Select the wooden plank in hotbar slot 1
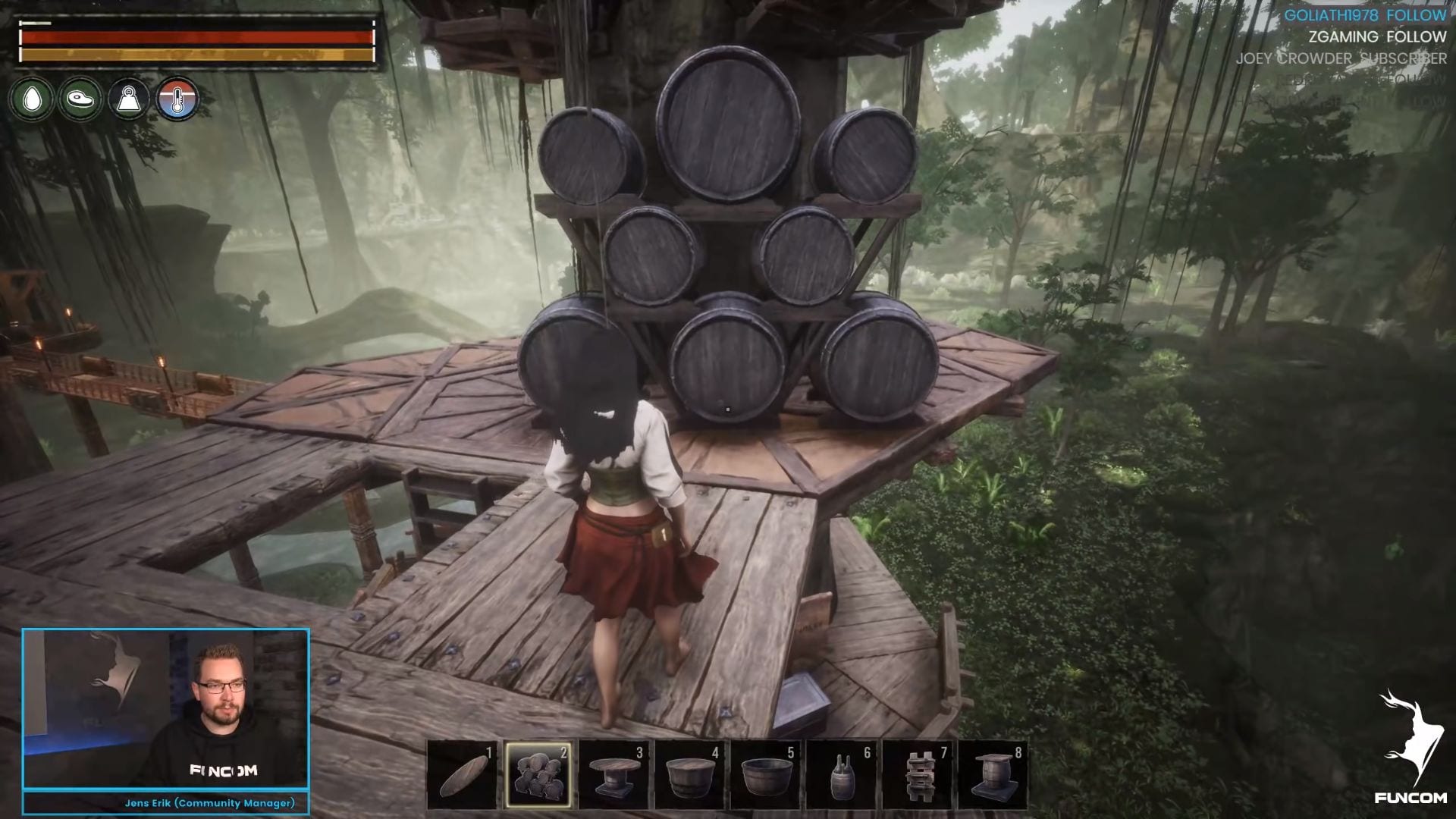 click(x=463, y=774)
